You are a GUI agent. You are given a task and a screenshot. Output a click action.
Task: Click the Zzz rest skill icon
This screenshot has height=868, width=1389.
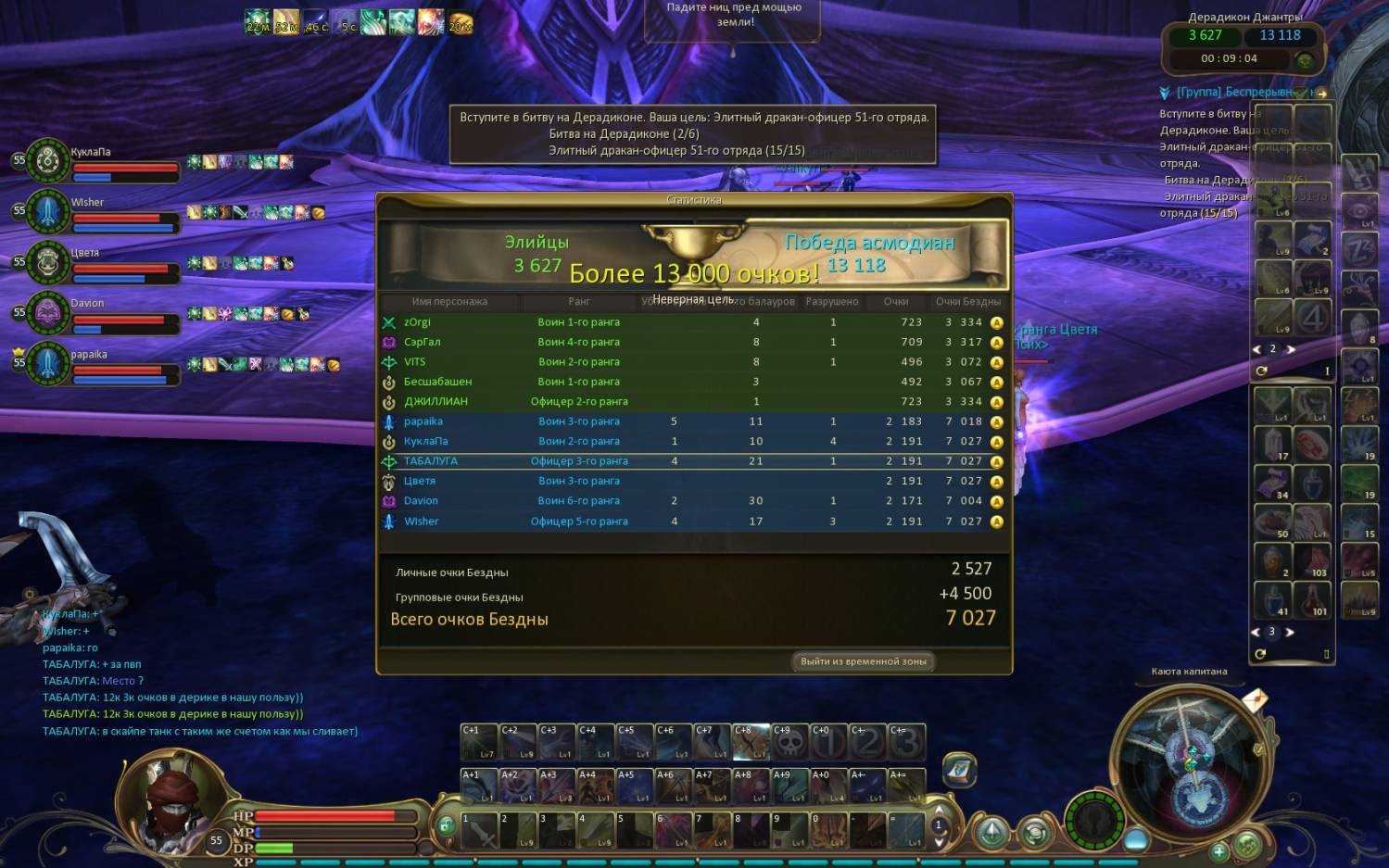tap(1359, 249)
